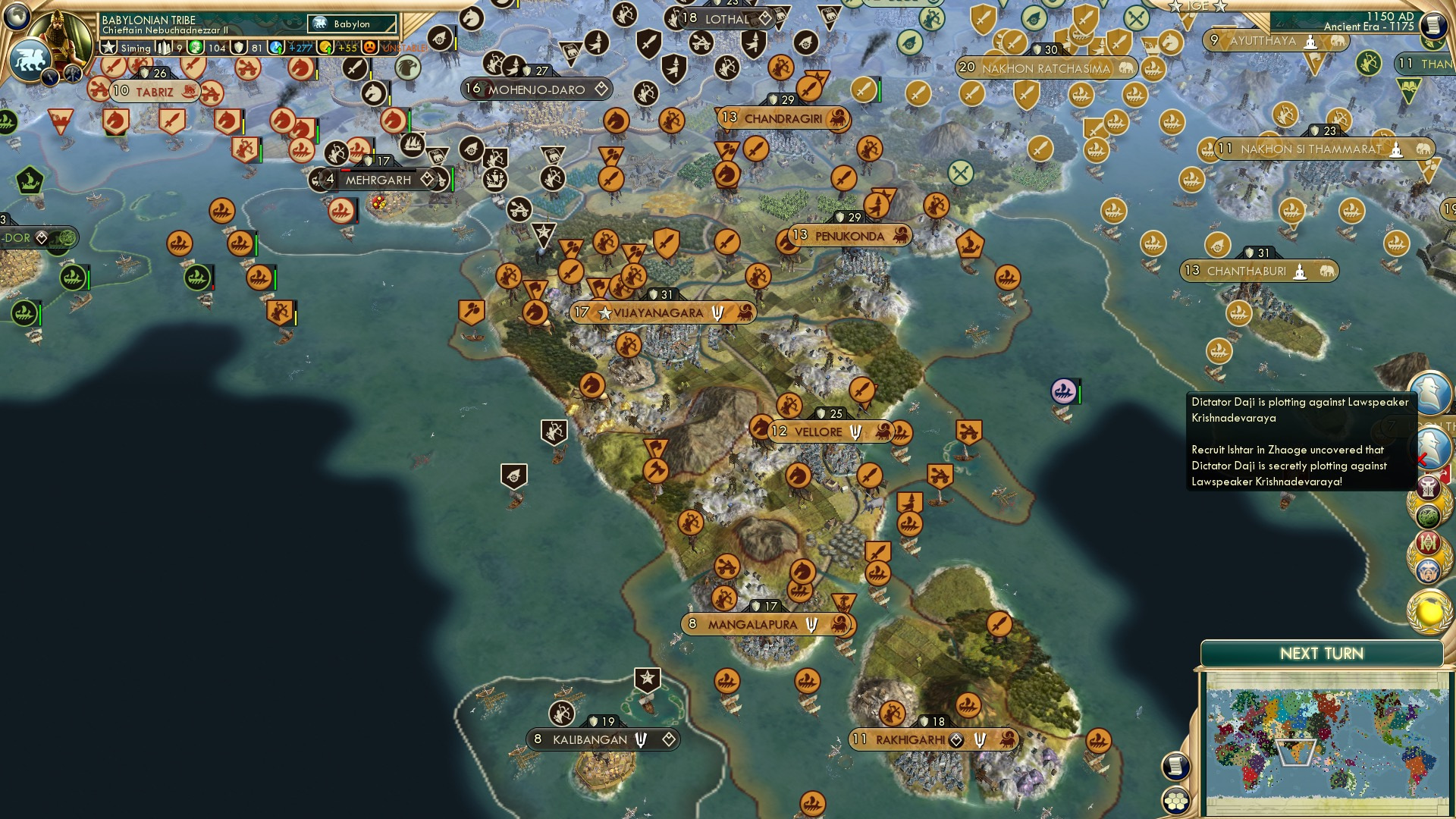Open the notification log scroll icon top-right
This screenshot has width=1456, height=819.
coord(1432,23)
